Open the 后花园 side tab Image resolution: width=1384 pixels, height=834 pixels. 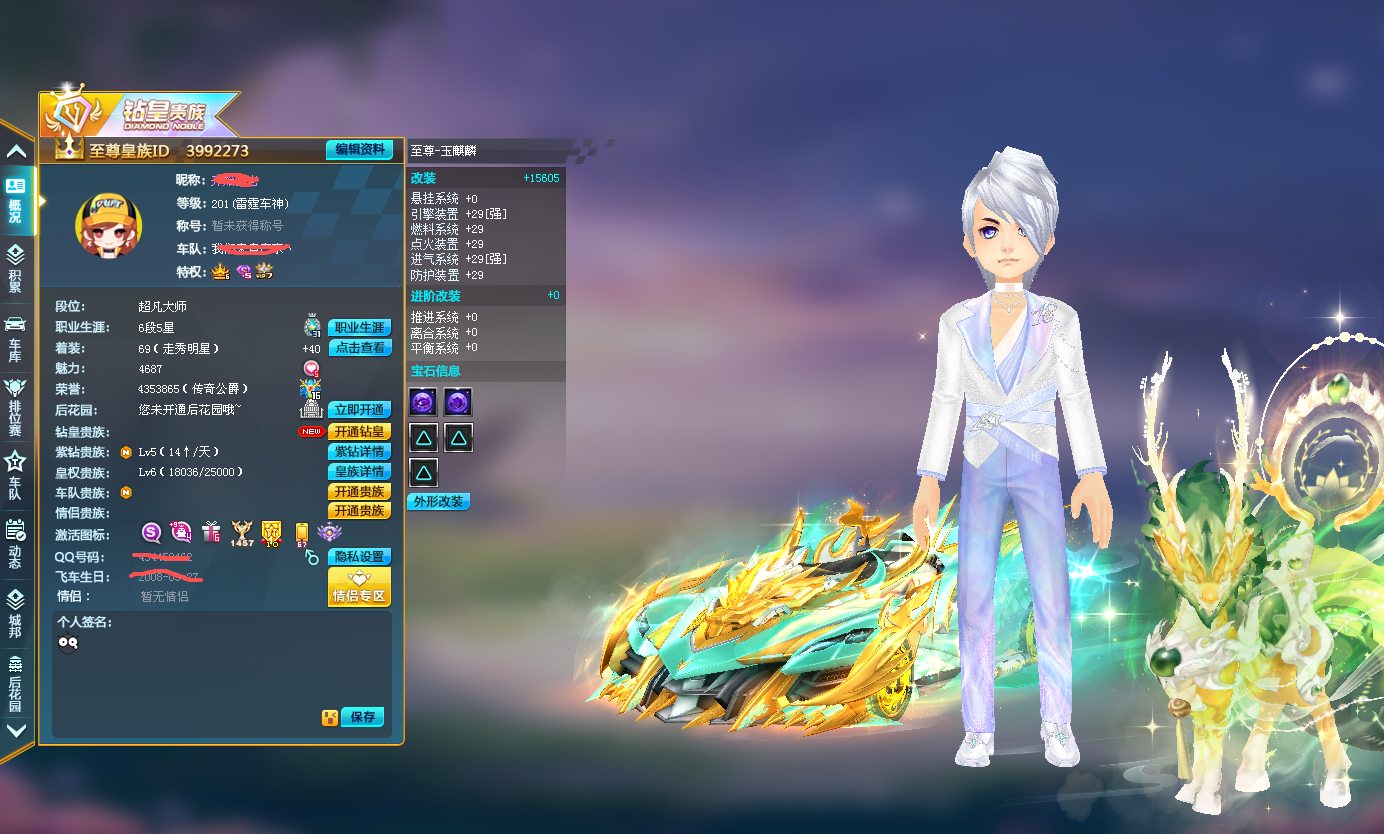pyautogui.click(x=16, y=682)
